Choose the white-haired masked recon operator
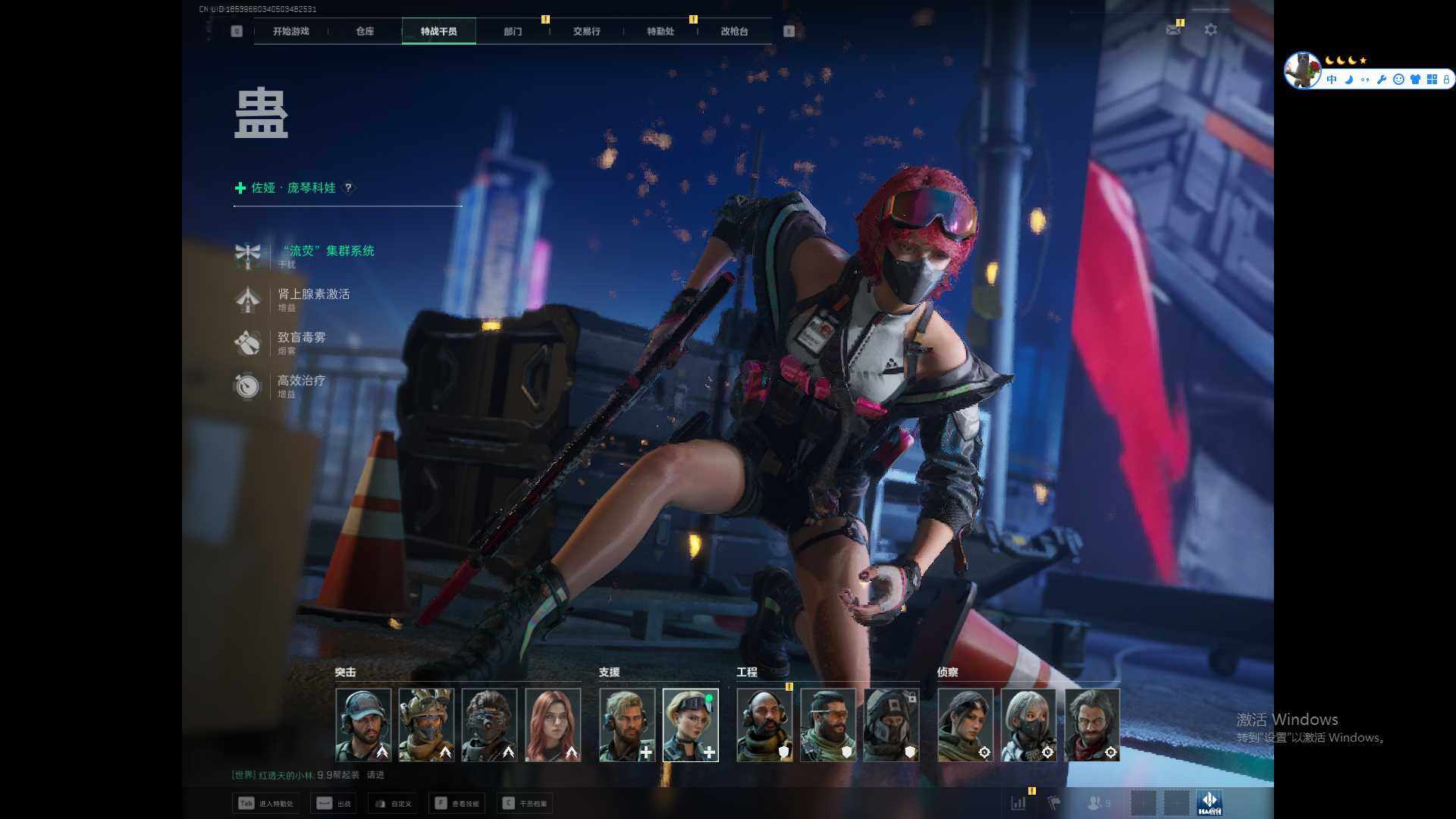The image size is (1456, 819). (1028, 724)
